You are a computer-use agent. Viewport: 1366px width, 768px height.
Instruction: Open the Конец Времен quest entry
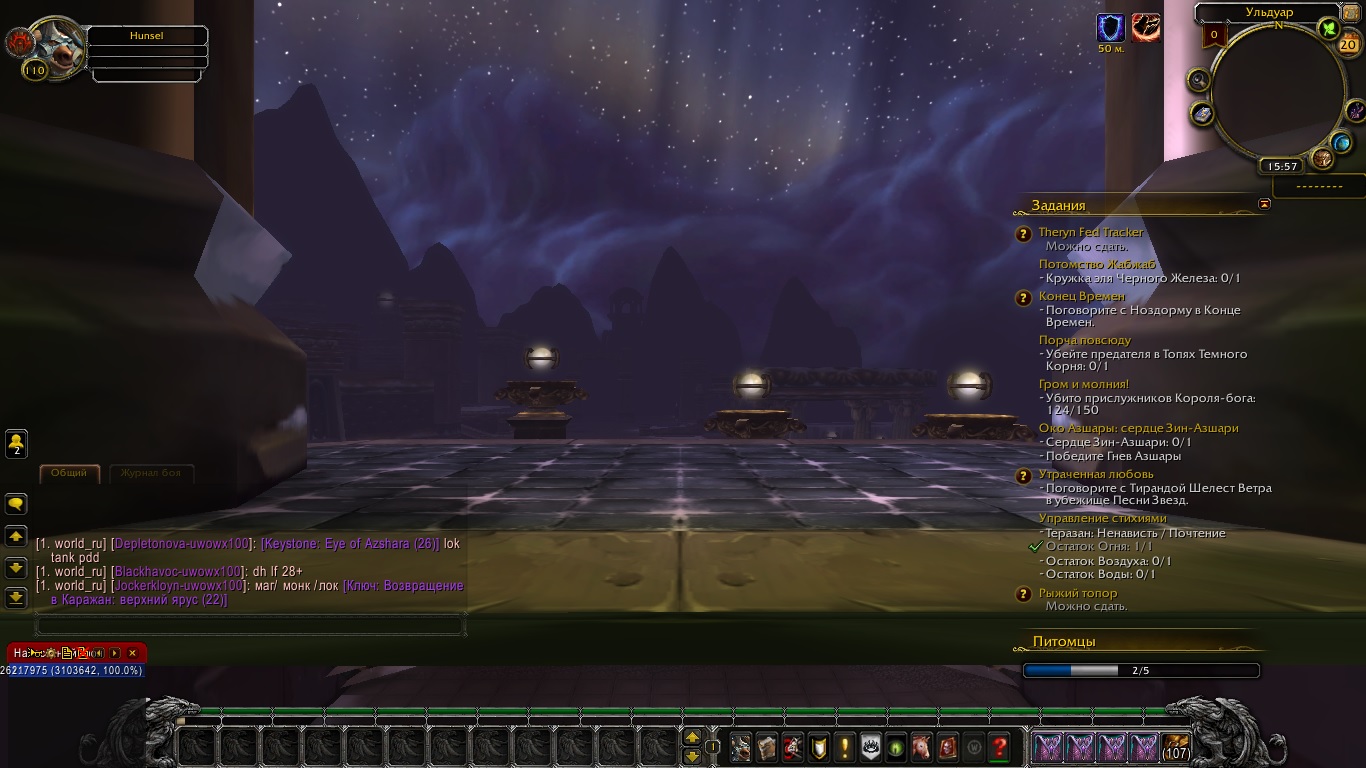[1081, 296]
